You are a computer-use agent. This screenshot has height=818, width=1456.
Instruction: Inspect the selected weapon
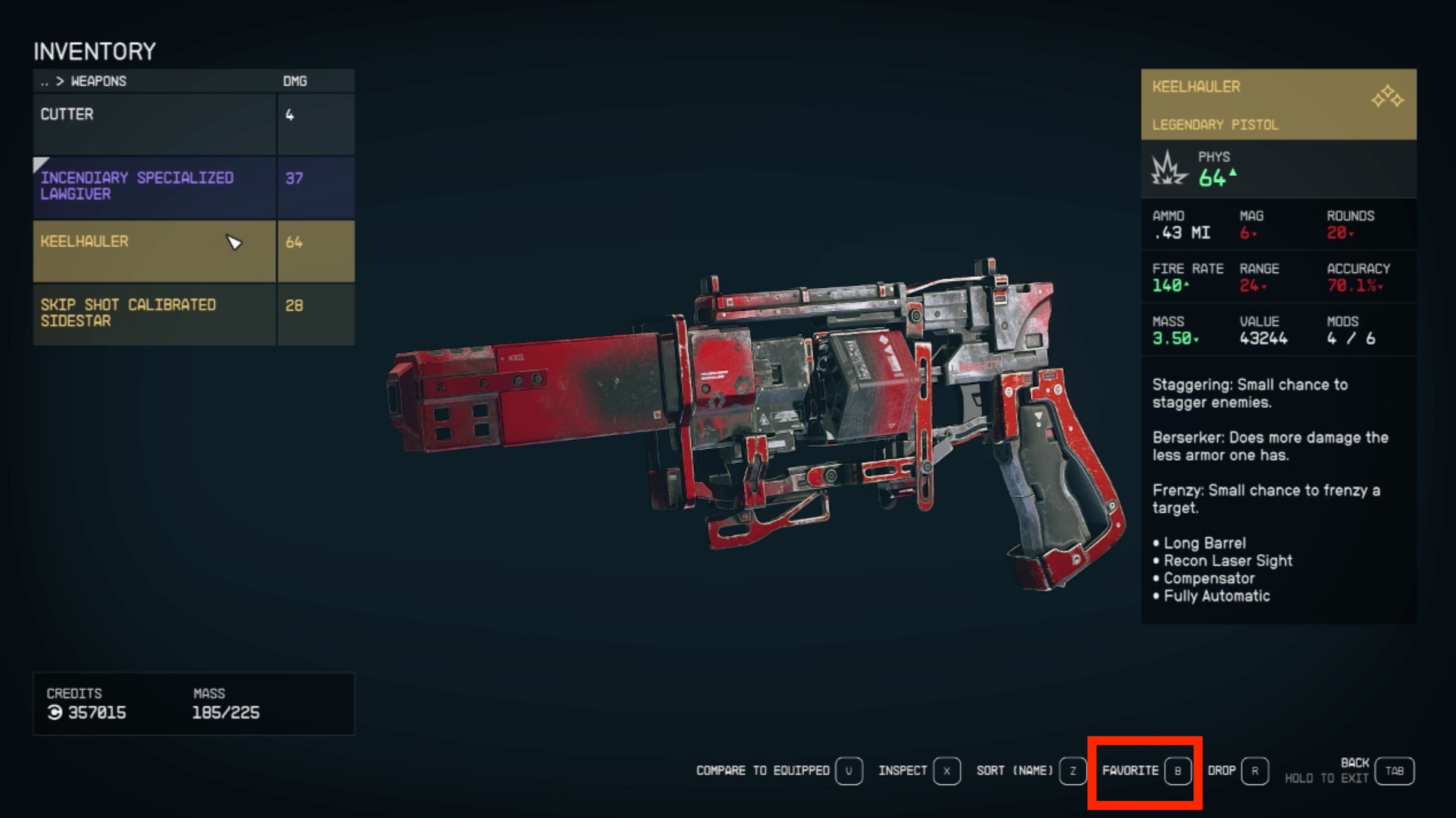919,771
